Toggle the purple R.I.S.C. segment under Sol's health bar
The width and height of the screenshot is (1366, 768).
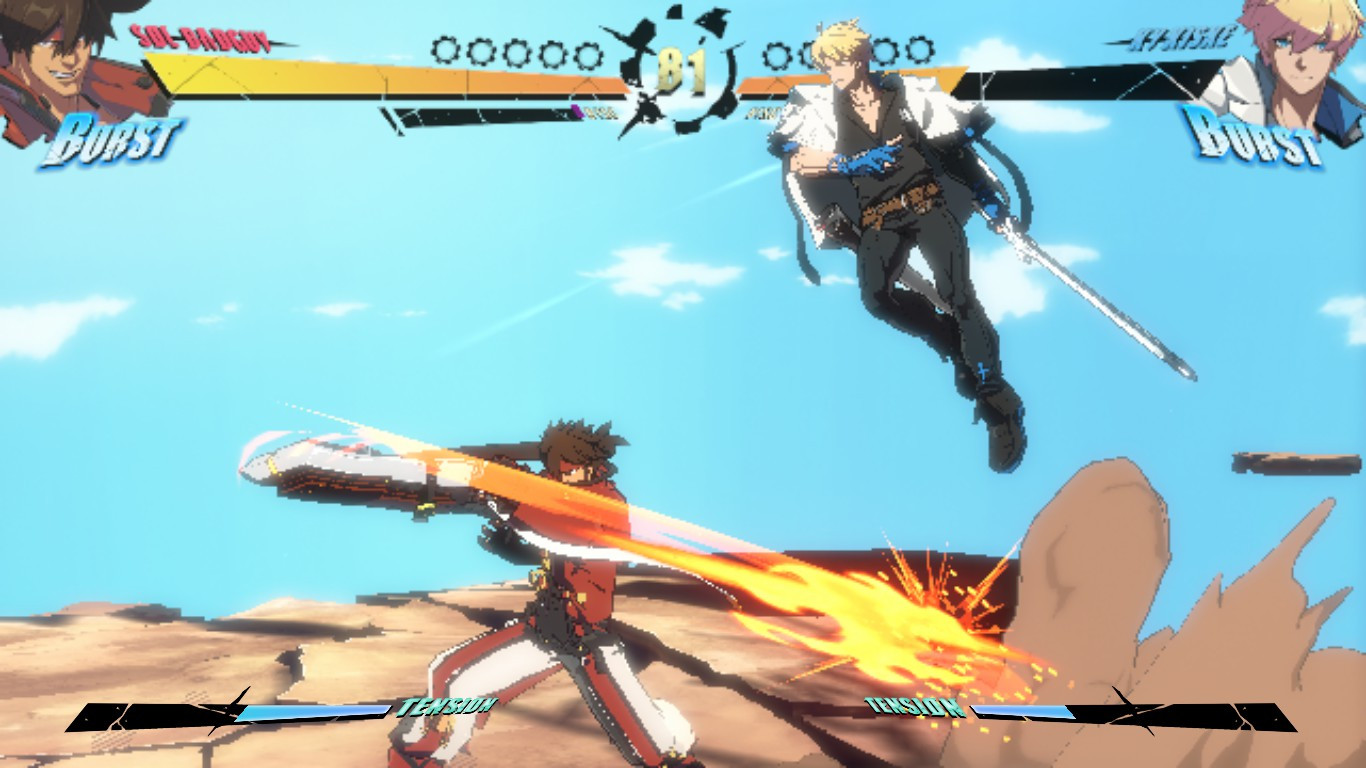click(x=578, y=110)
